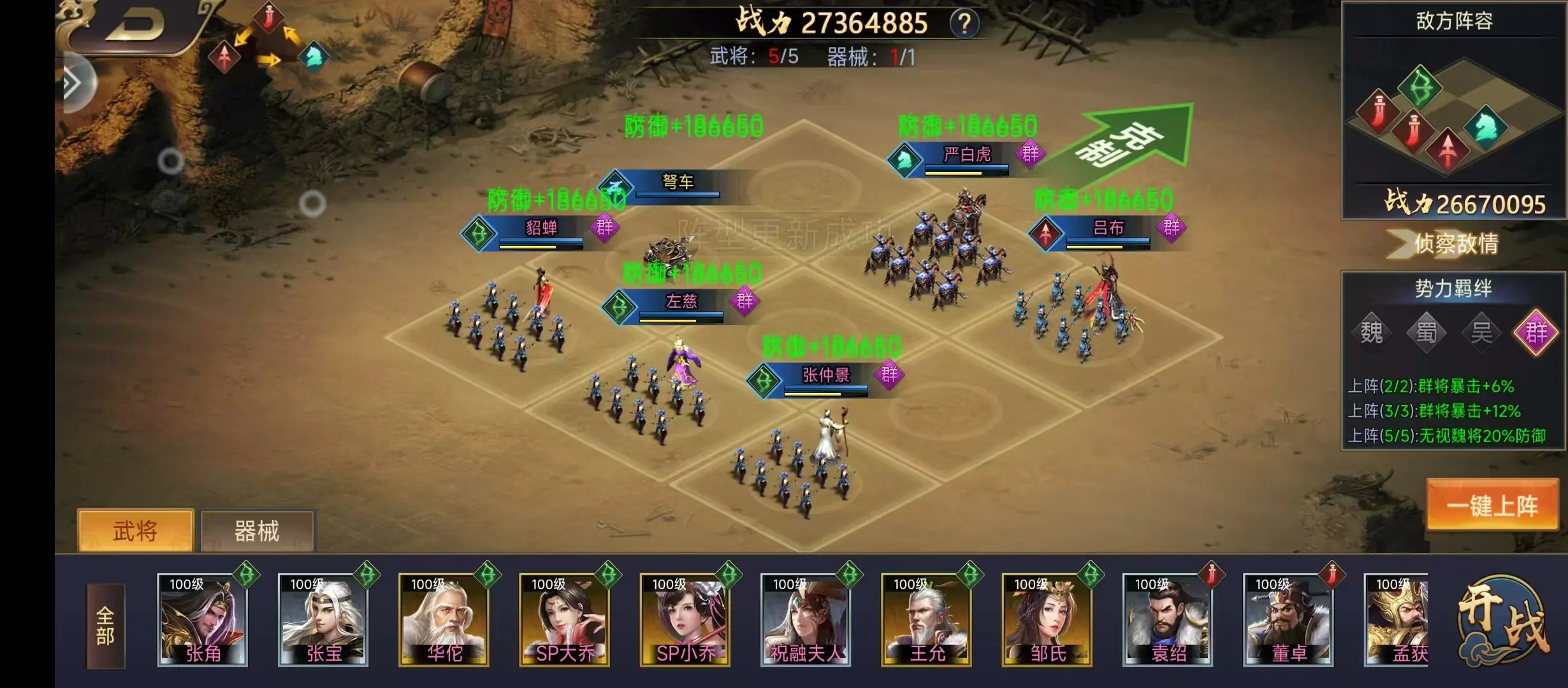1568x688 pixels.
Task: Open the 侦察敌情 scout enemy option
Action: pos(1455,243)
